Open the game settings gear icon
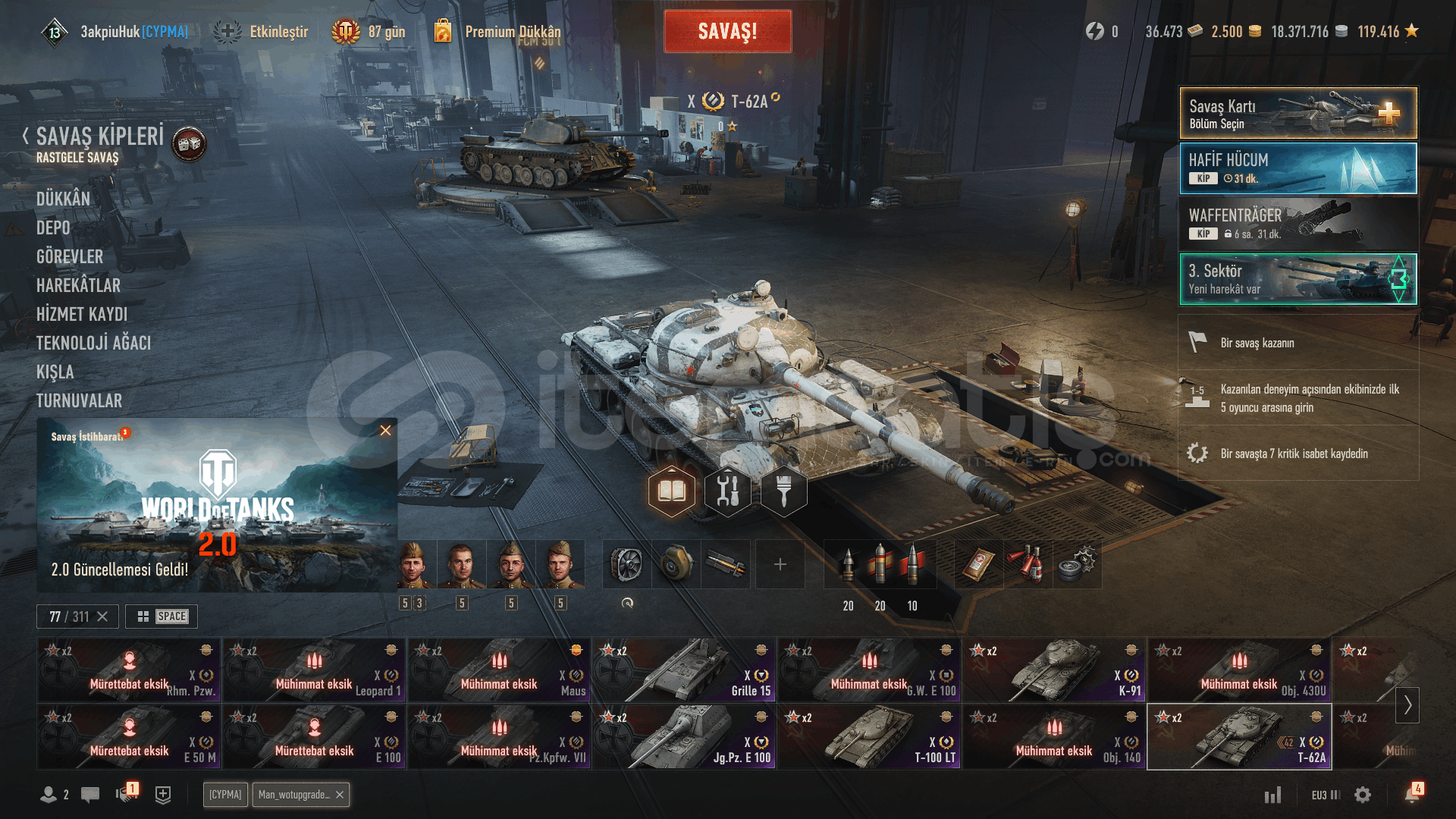This screenshot has height=819, width=1456. (1363, 795)
